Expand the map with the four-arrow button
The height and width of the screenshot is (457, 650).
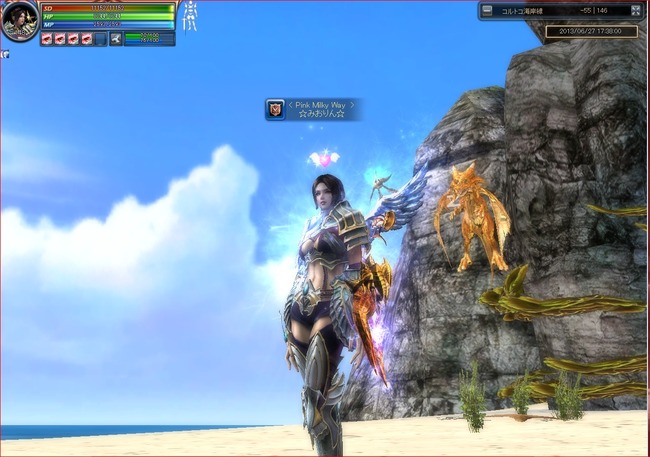pos(635,11)
